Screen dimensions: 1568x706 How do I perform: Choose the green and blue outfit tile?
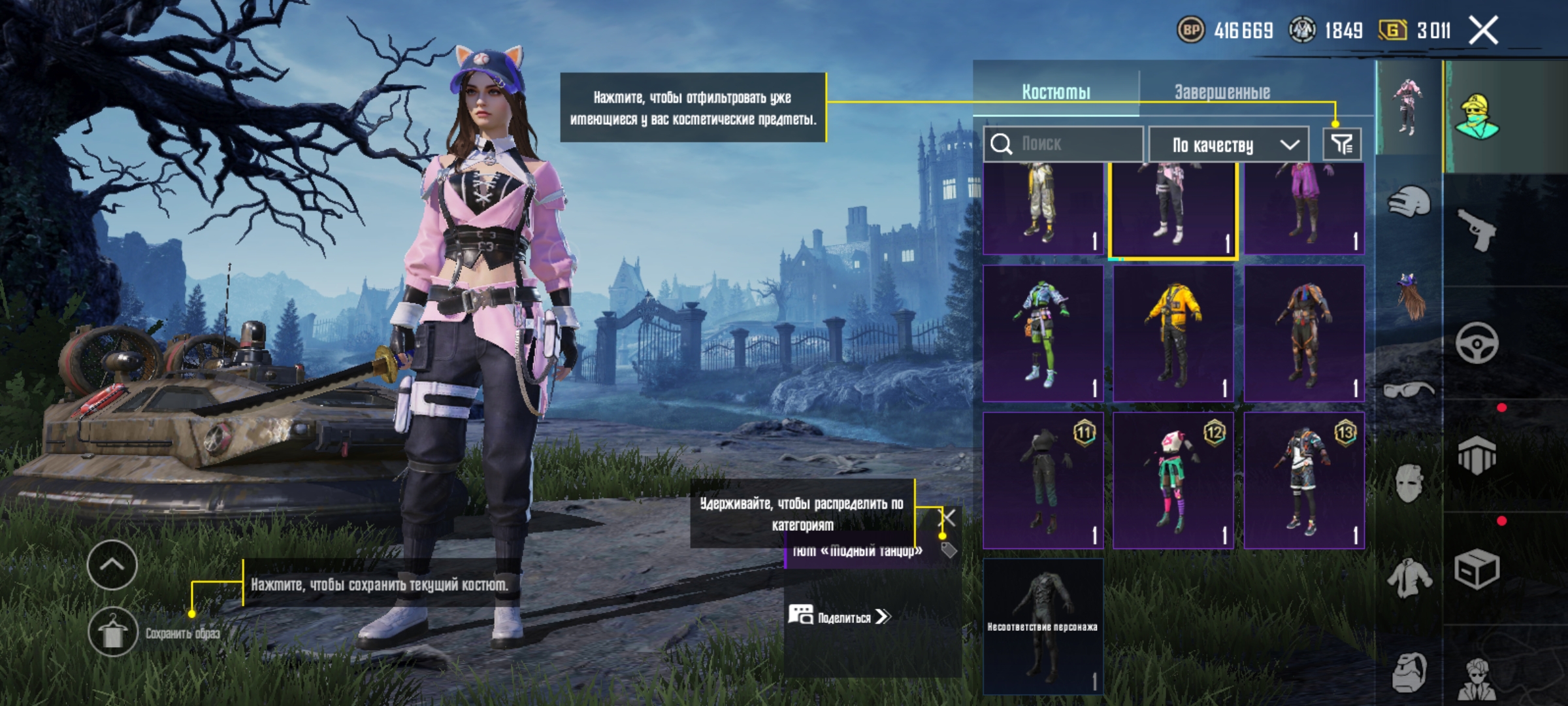[1043, 333]
